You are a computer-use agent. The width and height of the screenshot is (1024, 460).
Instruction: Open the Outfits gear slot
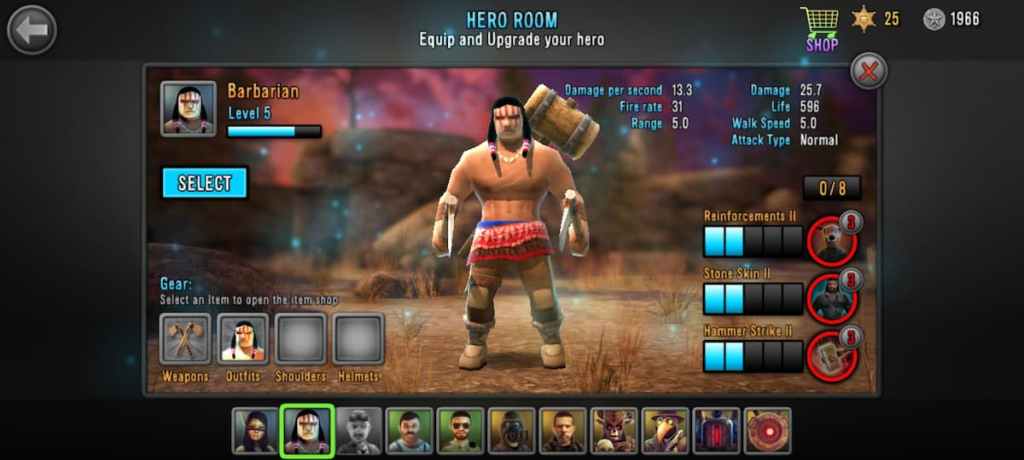click(x=243, y=339)
